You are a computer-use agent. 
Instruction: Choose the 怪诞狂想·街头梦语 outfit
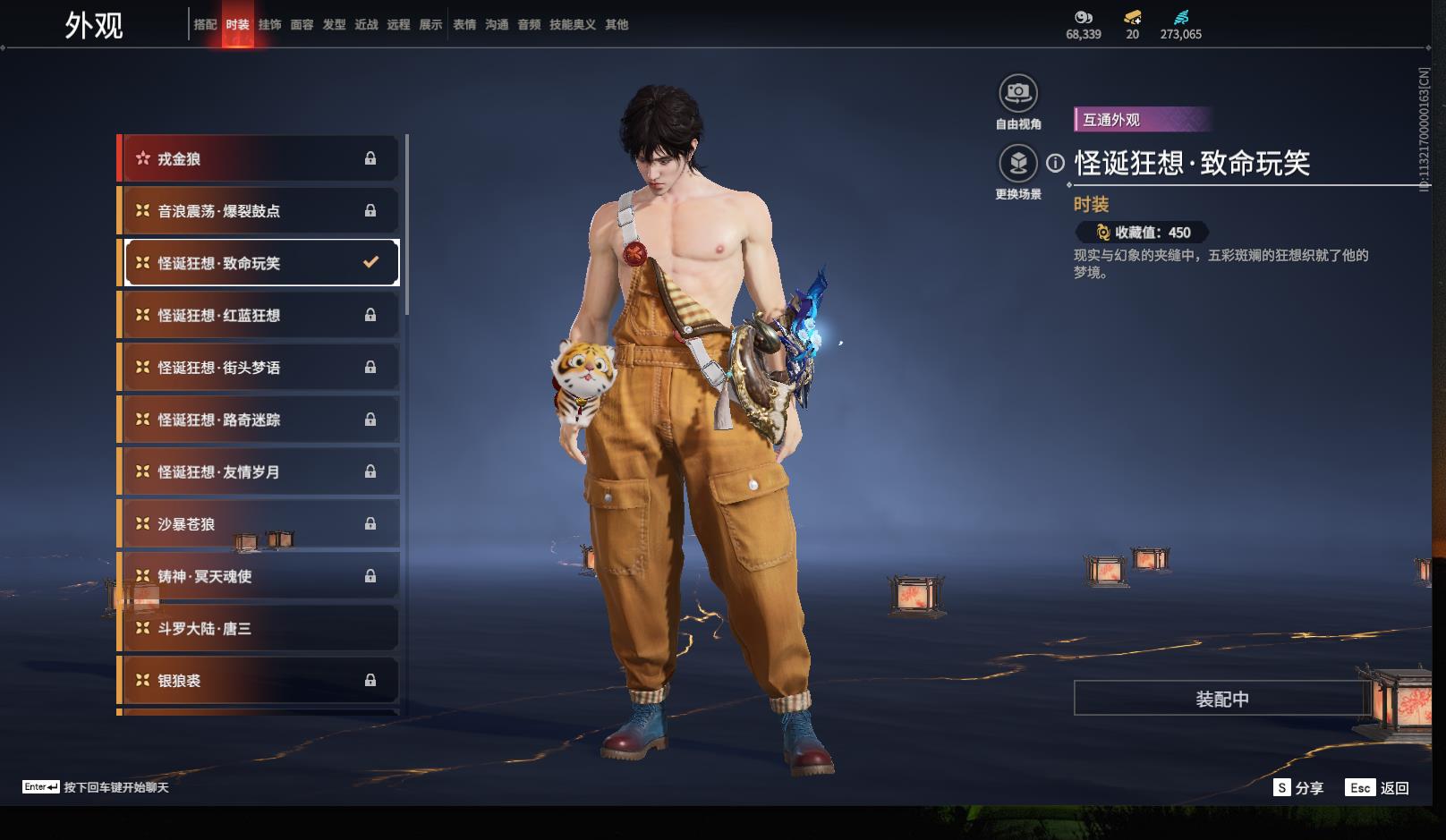[x=258, y=368]
